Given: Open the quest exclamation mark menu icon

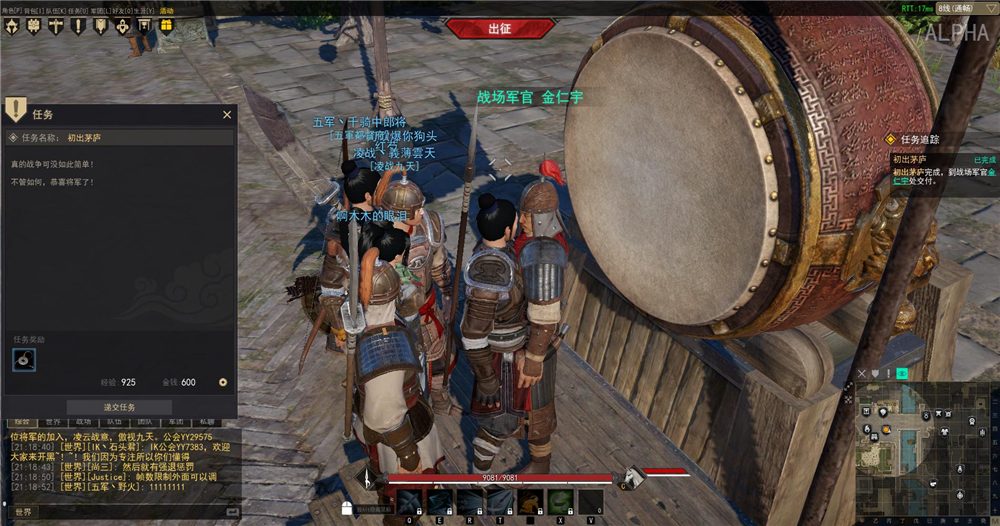Looking at the screenshot, I should pyautogui.click(x=78, y=26).
